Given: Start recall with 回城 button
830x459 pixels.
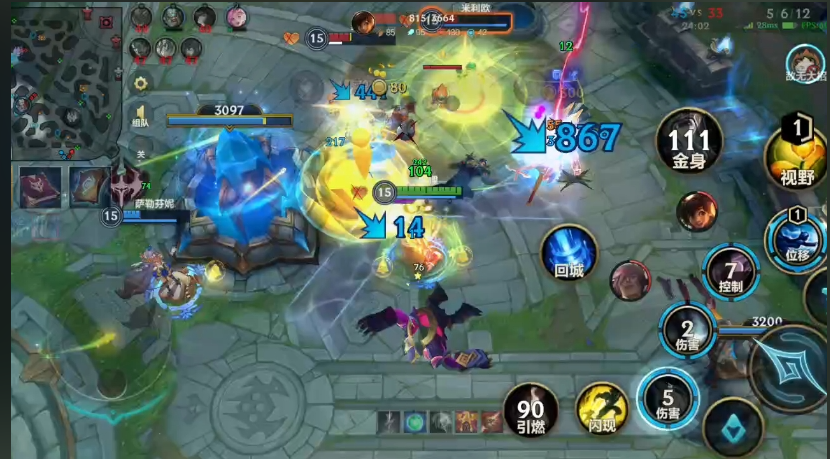Looking at the screenshot, I should click(569, 253).
